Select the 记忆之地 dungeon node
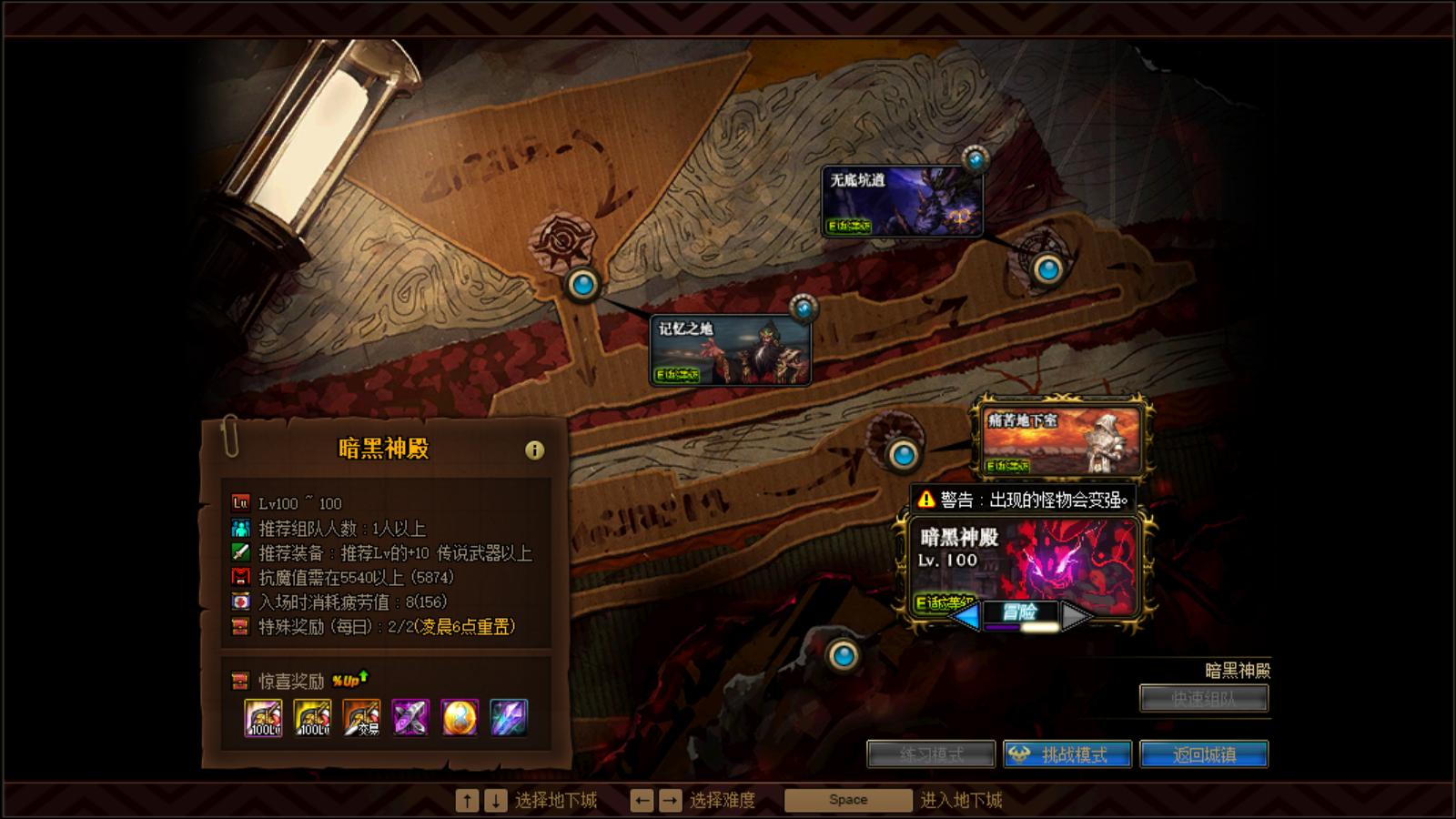Viewport: 1456px width, 819px height. click(x=731, y=350)
